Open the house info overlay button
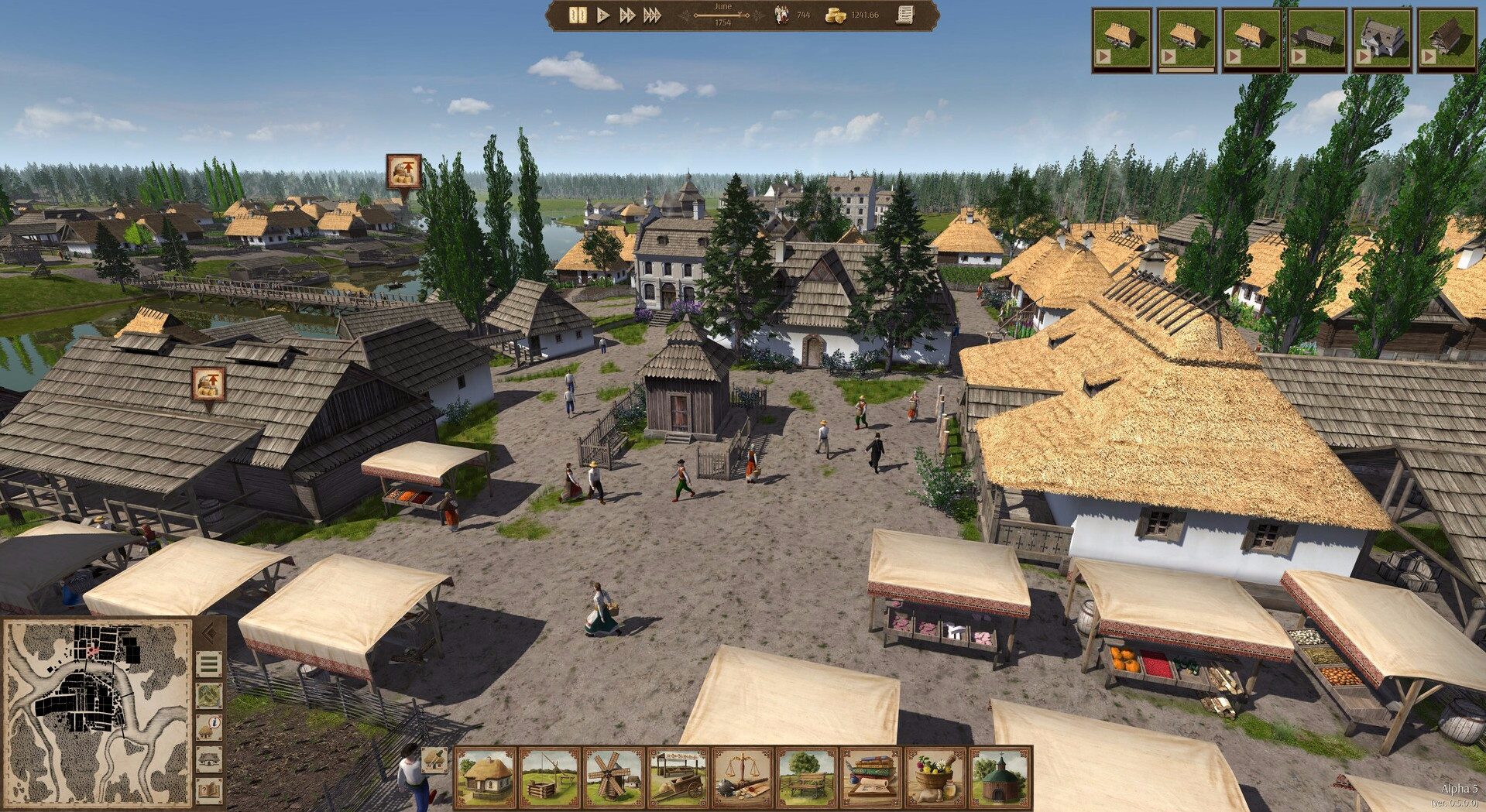Viewport: 1486px width, 812px height. [209, 728]
